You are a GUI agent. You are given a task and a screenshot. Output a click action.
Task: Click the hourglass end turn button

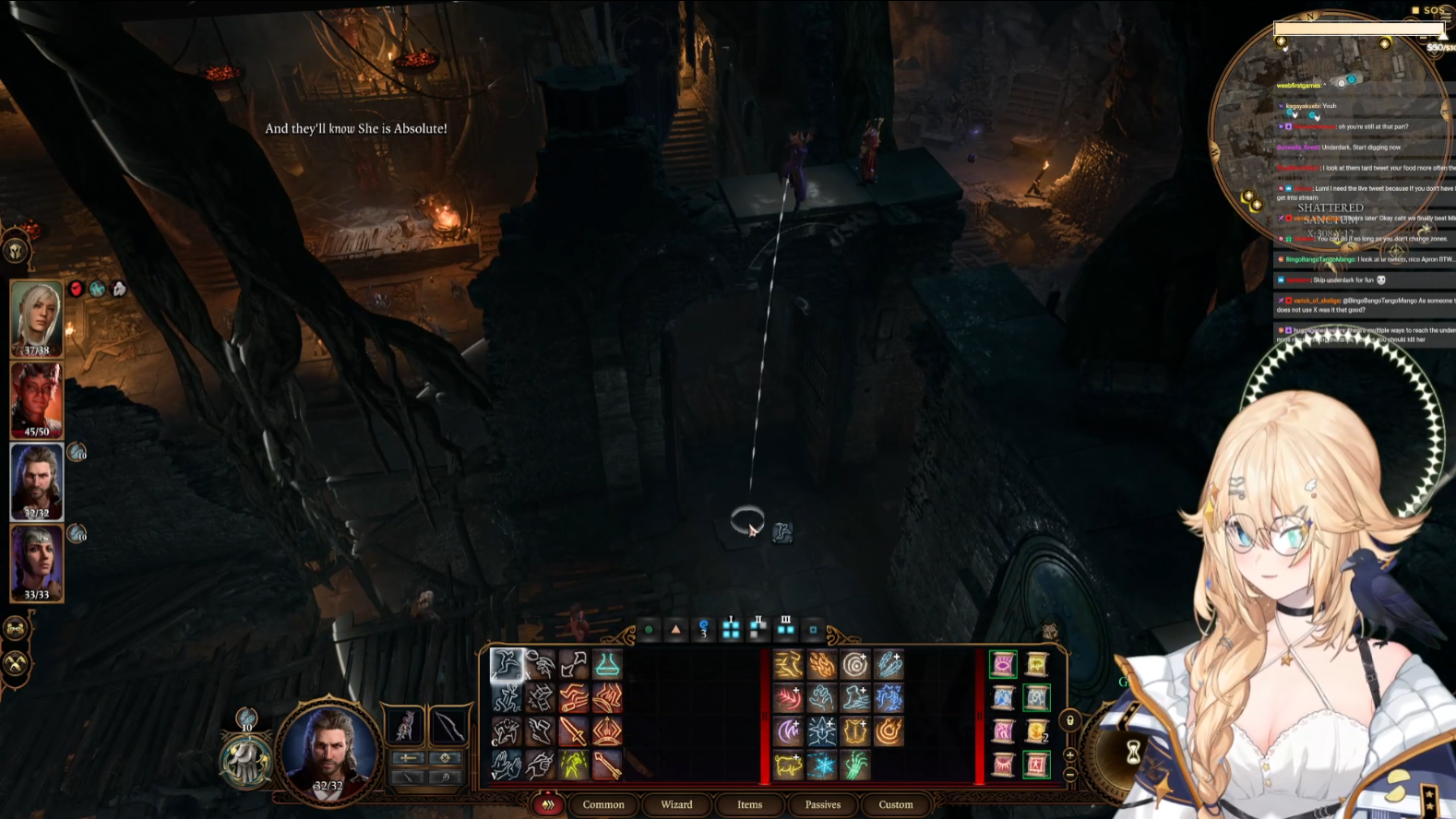[x=1132, y=753]
